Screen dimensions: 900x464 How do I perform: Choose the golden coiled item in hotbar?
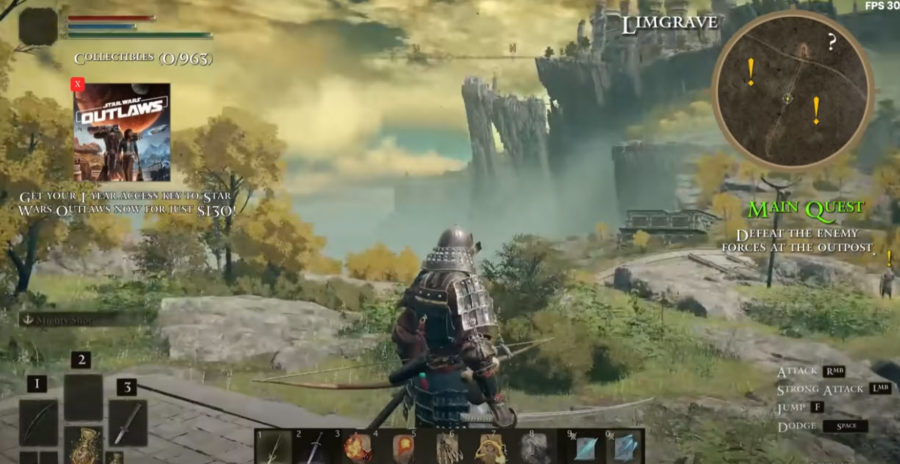pos(490,447)
